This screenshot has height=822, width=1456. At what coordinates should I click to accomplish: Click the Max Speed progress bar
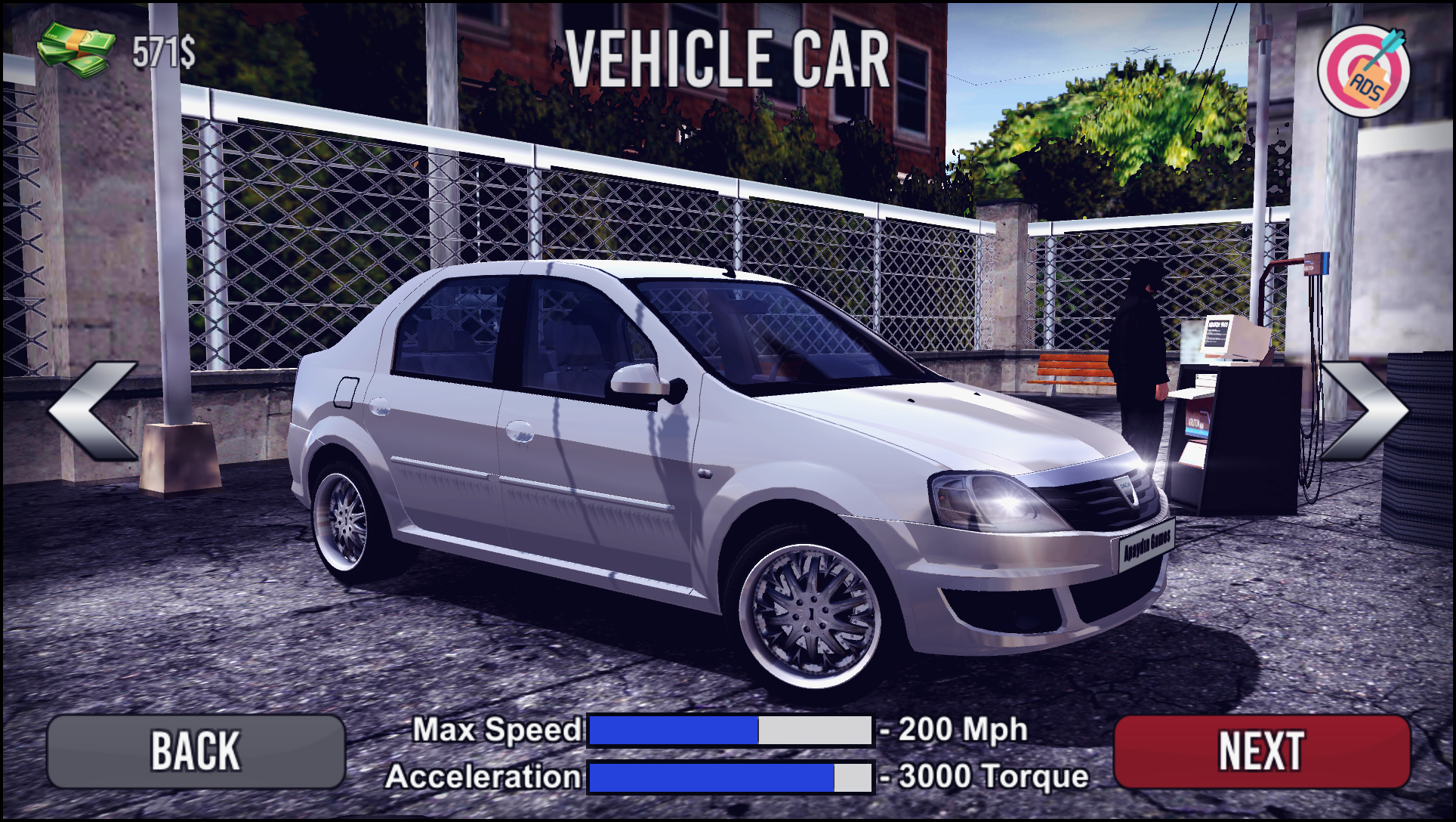729,729
